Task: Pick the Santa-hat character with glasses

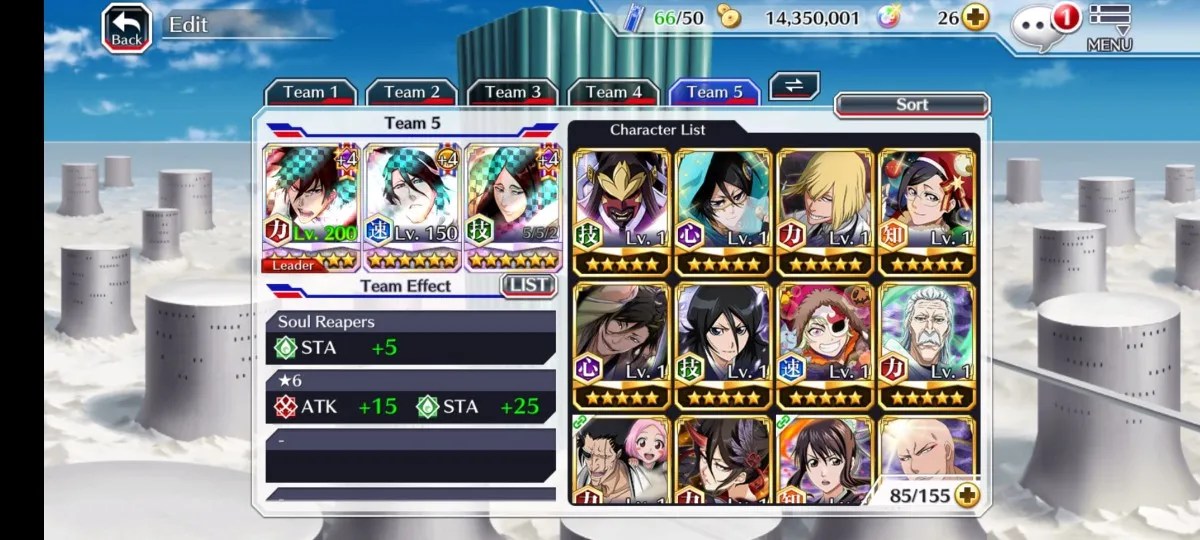Action: (x=926, y=212)
